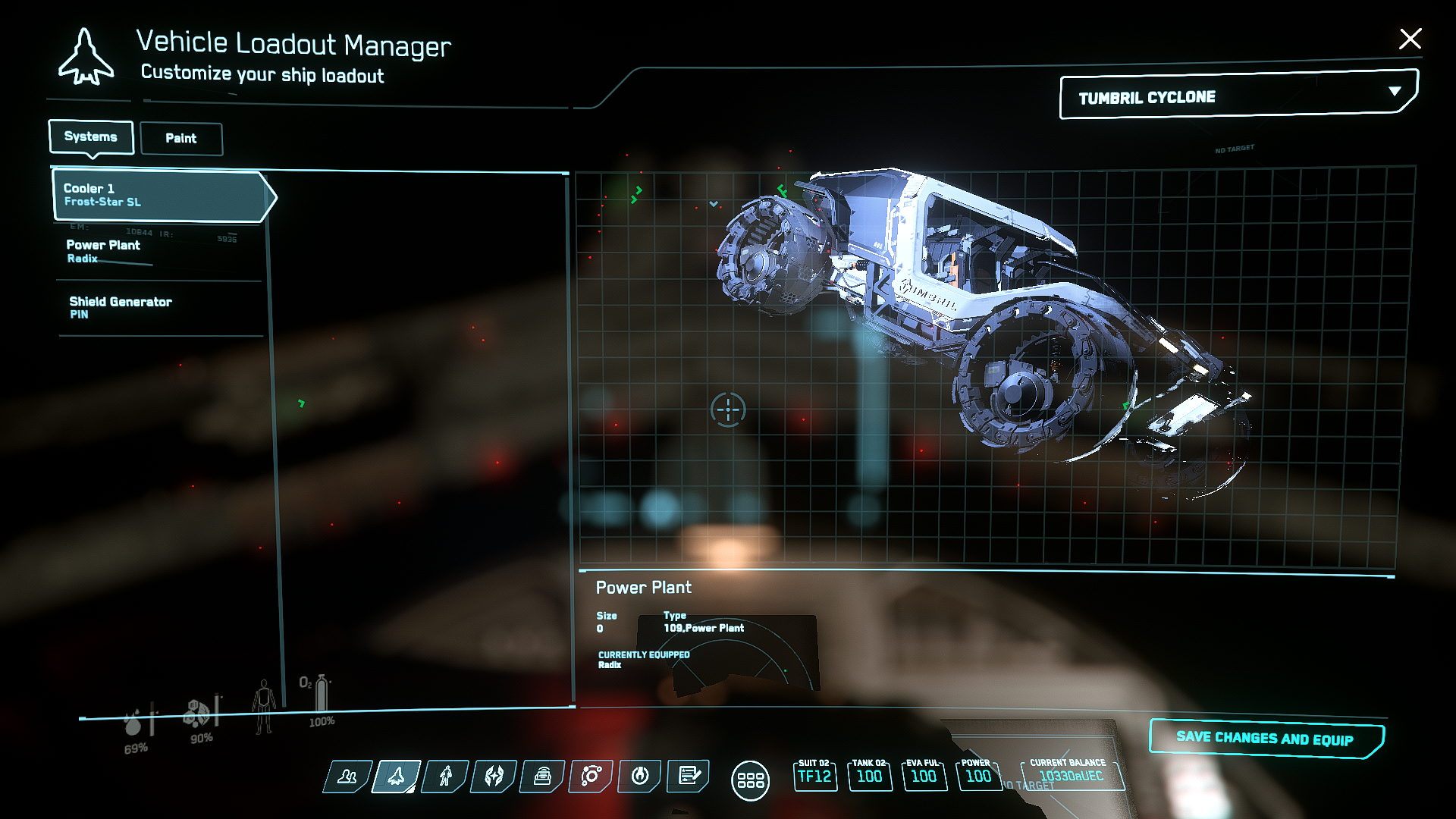Switch to the Paint tab
The height and width of the screenshot is (819, 1456).
click(x=181, y=139)
